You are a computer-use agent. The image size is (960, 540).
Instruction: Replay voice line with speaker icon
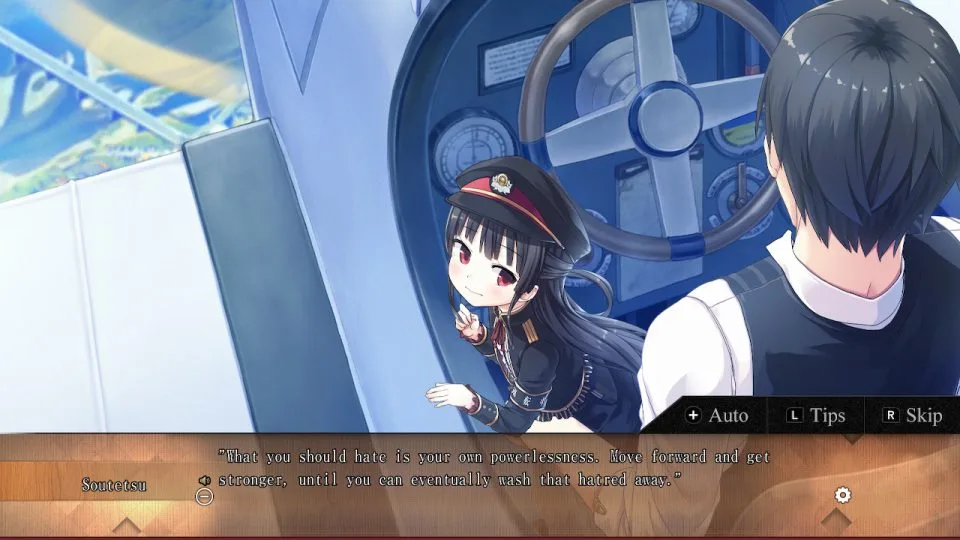[x=205, y=480]
